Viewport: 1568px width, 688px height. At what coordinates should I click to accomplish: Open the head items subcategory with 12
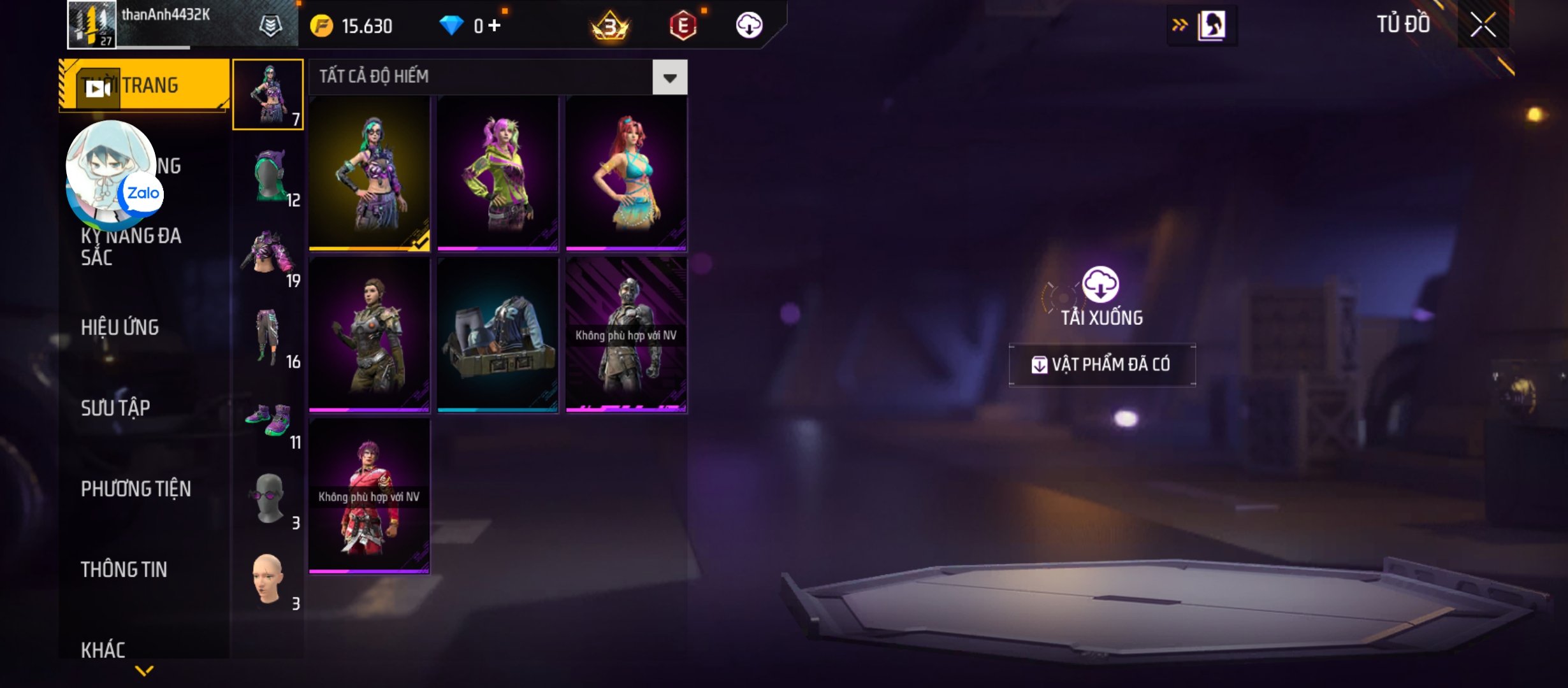(269, 176)
